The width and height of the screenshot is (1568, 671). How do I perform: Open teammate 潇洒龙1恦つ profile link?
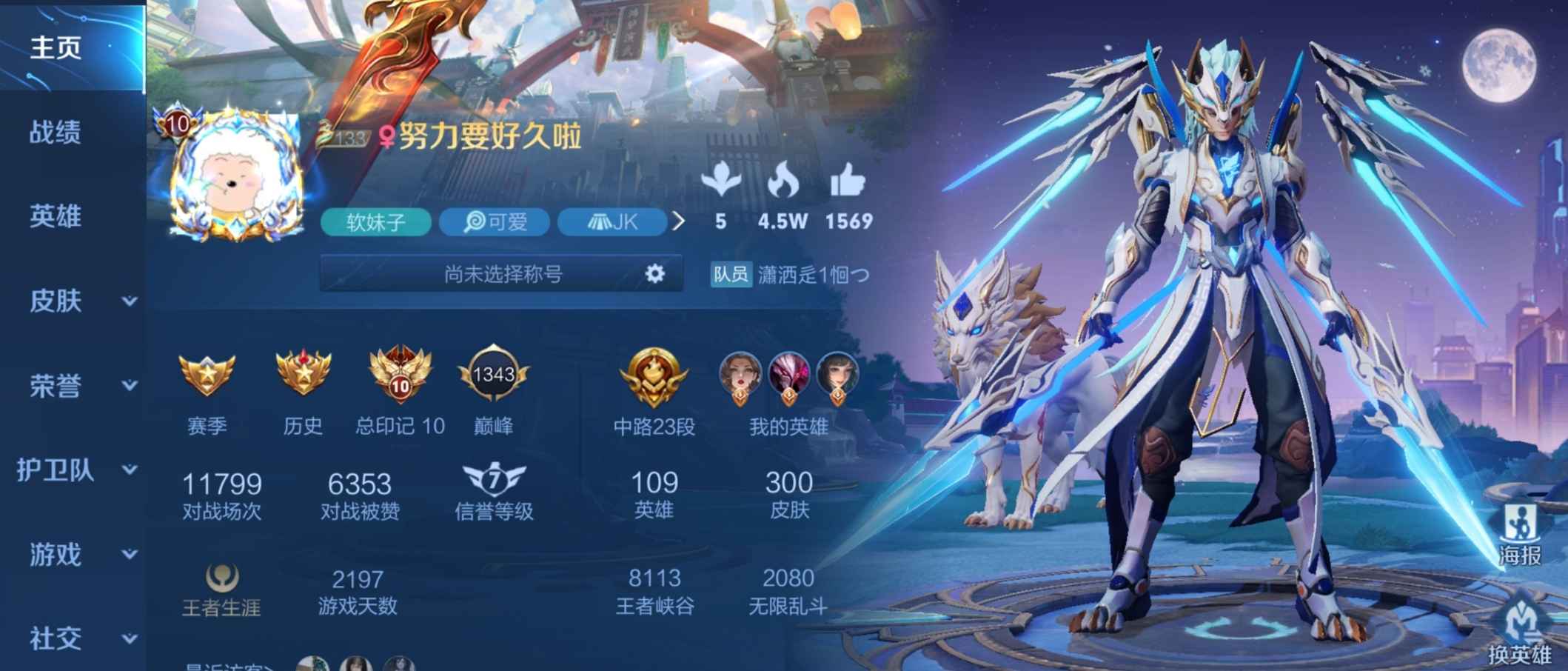coord(815,275)
